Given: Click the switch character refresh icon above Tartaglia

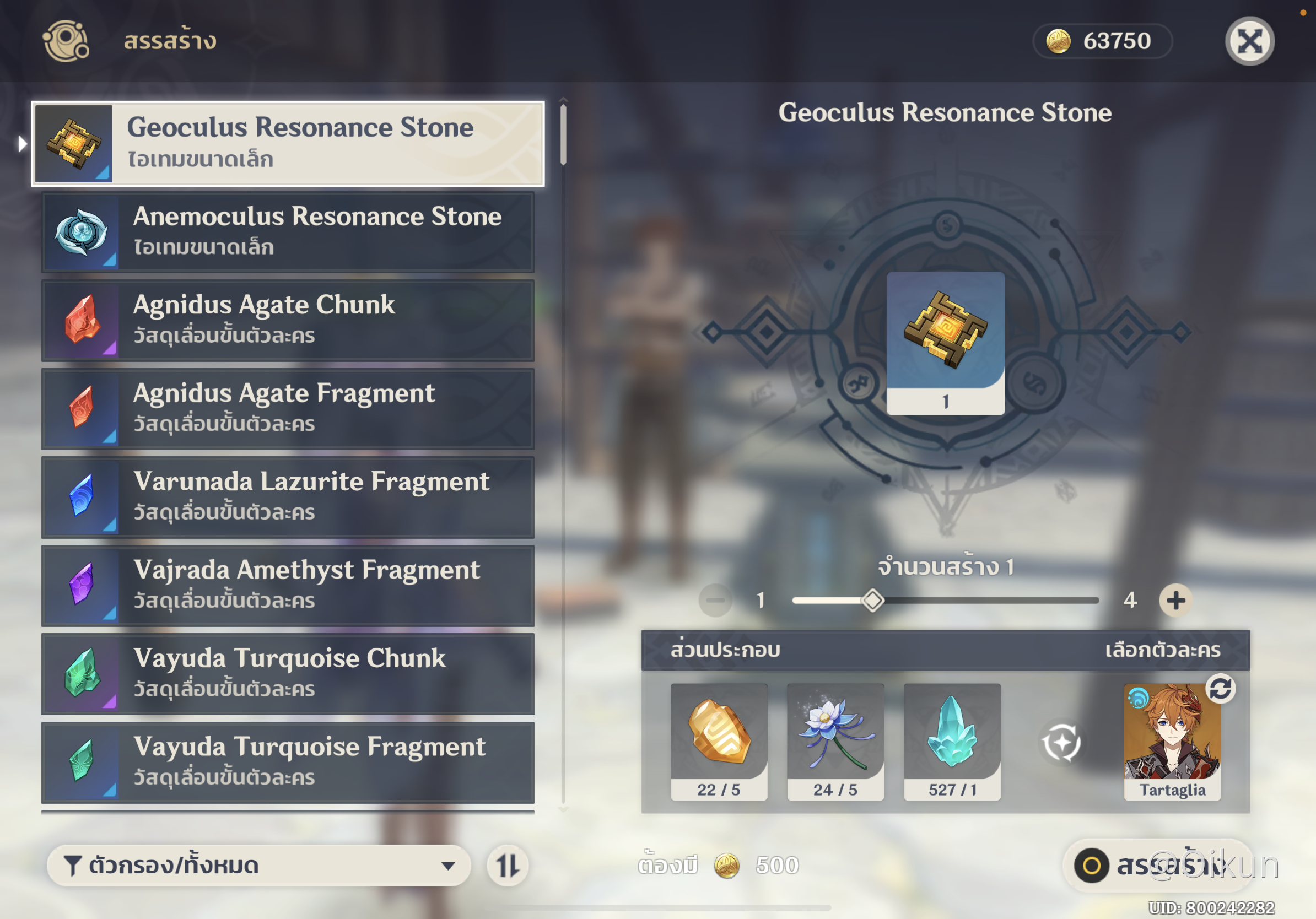Looking at the screenshot, I should pos(1222,690).
